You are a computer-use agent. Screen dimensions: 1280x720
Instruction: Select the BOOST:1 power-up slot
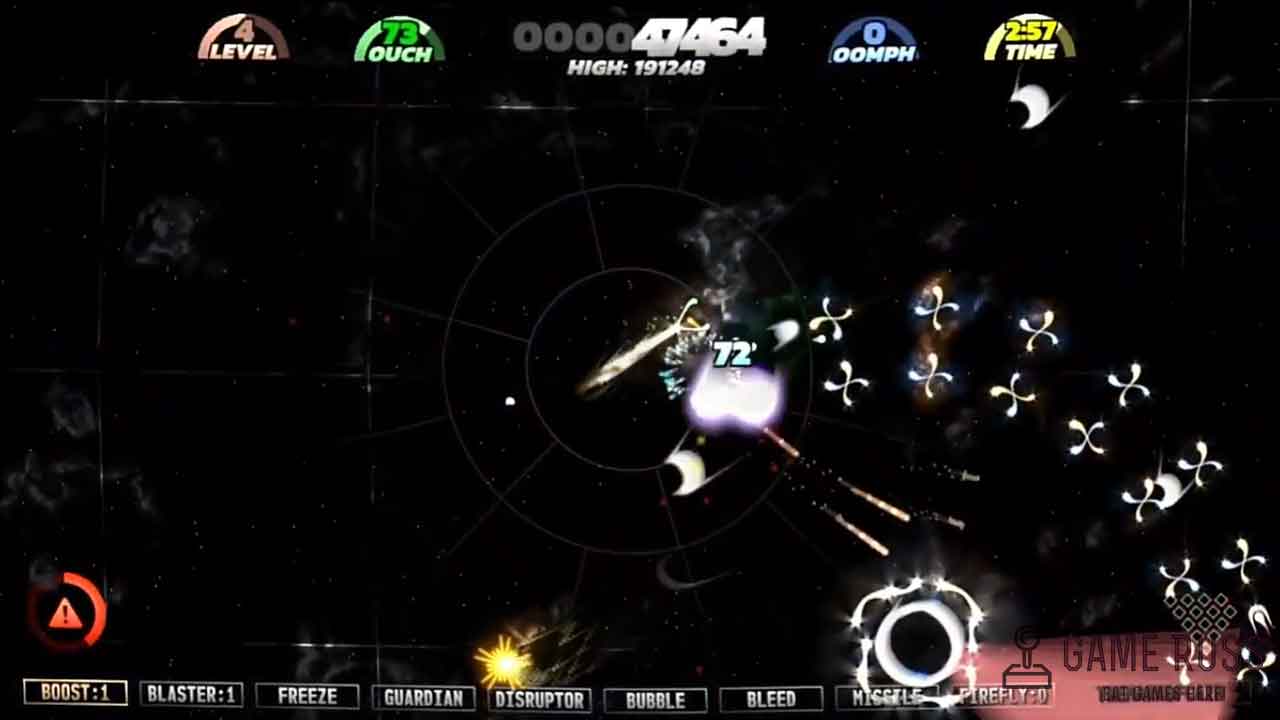click(x=75, y=693)
